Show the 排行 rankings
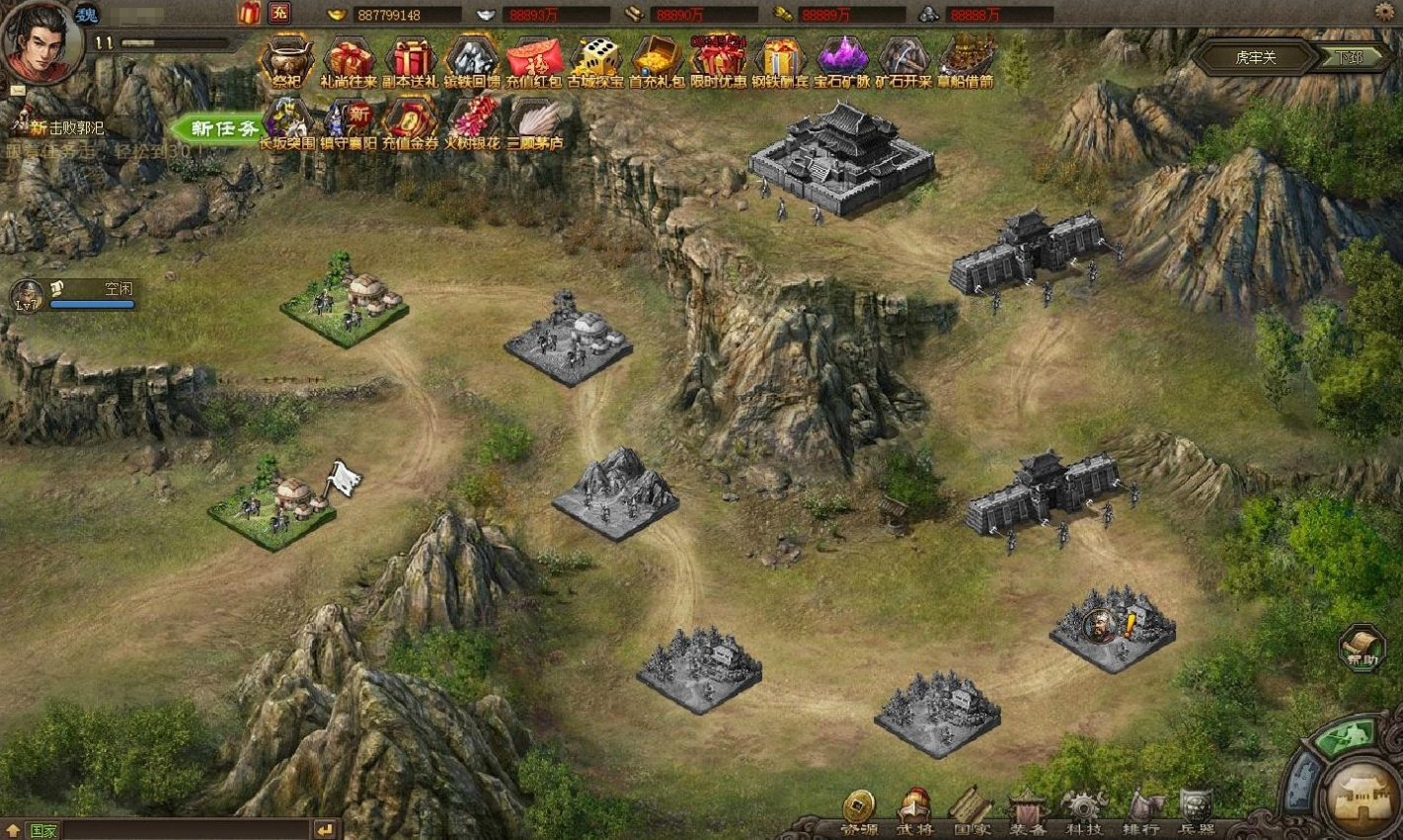1403x840 pixels. tap(1140, 812)
